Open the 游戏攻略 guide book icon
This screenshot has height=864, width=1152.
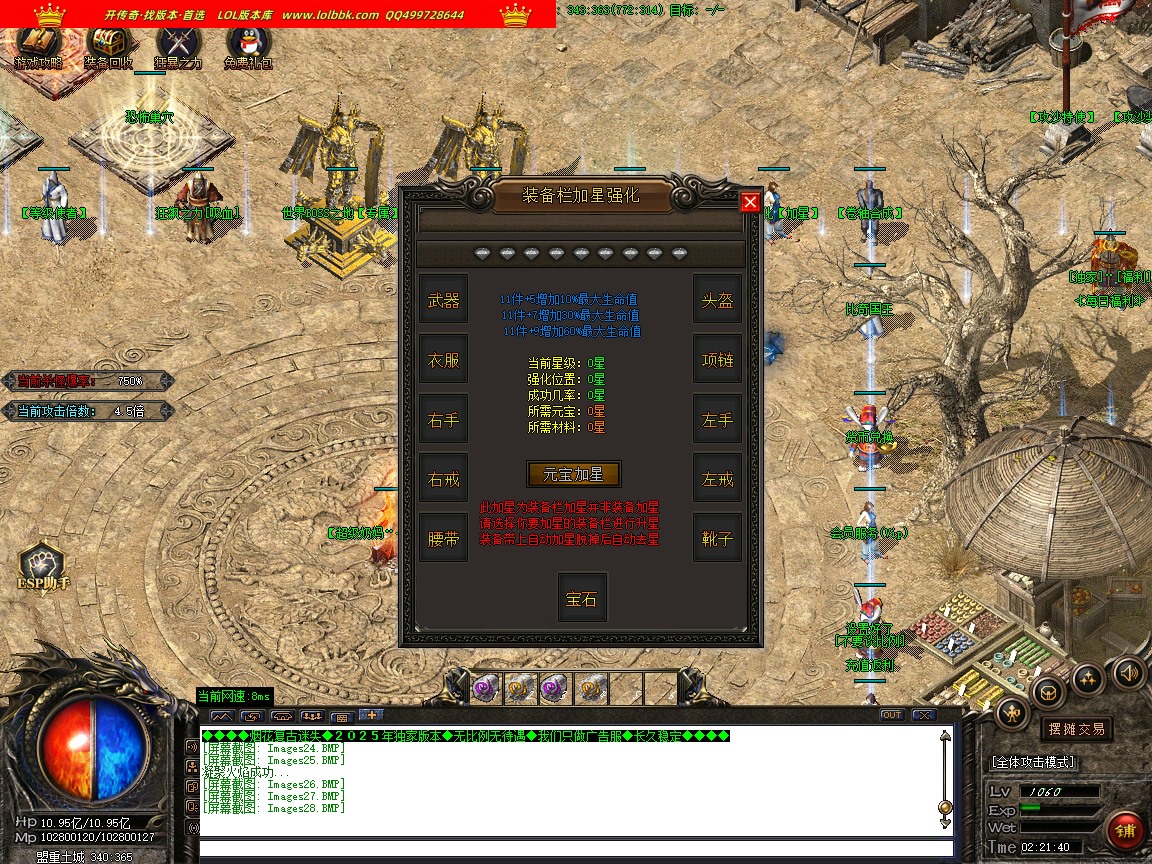coord(38,46)
